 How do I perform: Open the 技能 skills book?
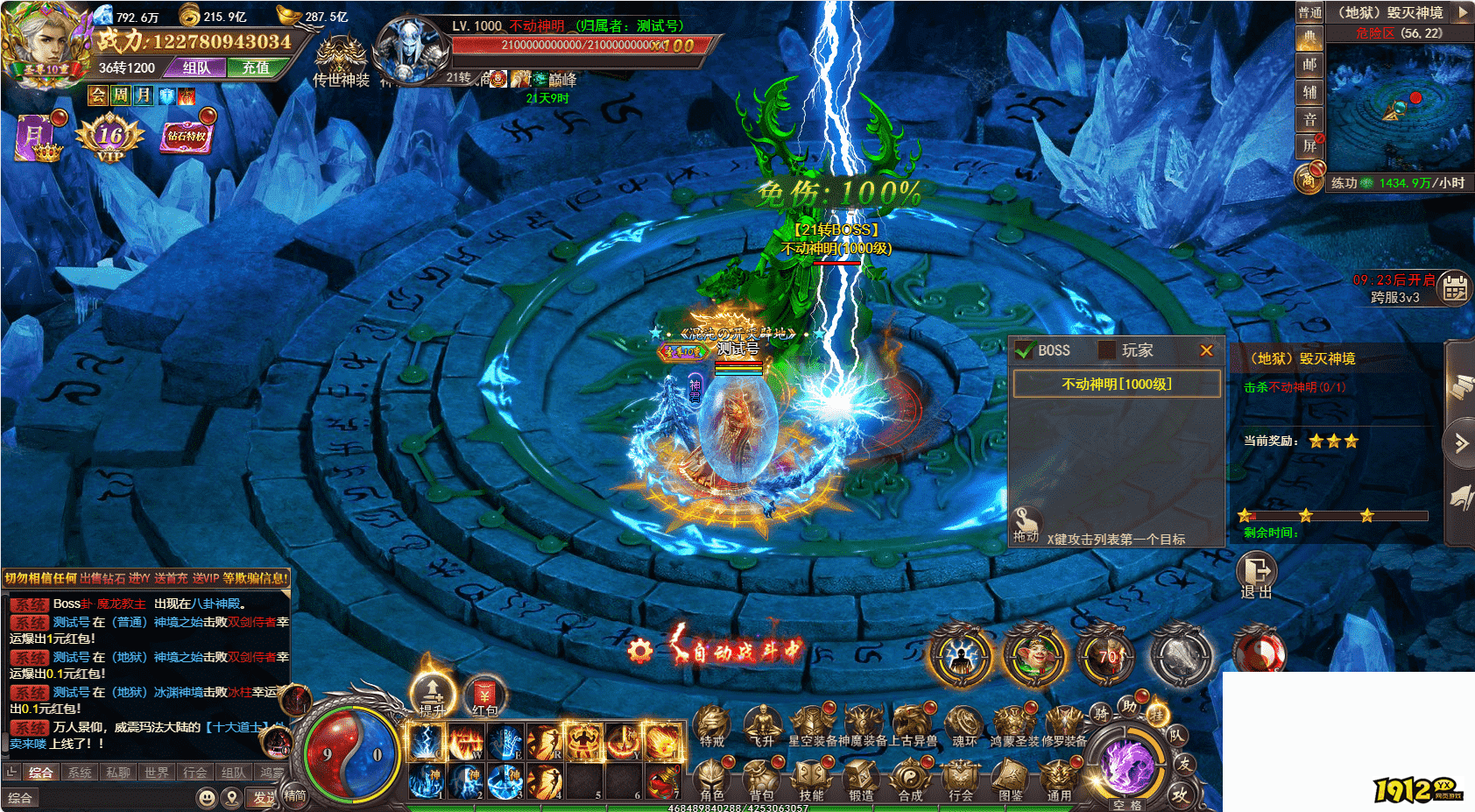811,778
